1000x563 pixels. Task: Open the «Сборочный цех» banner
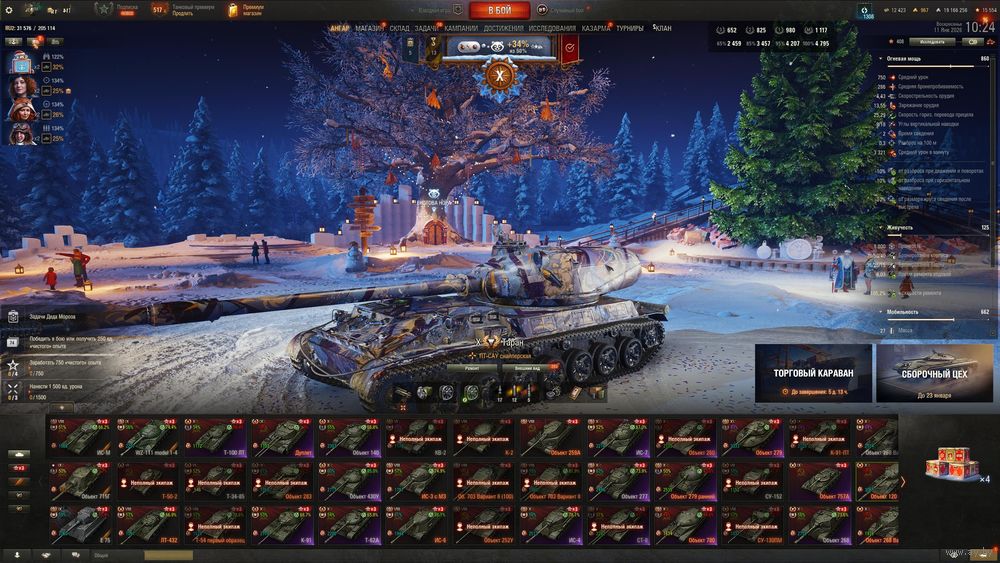pyautogui.click(x=934, y=372)
